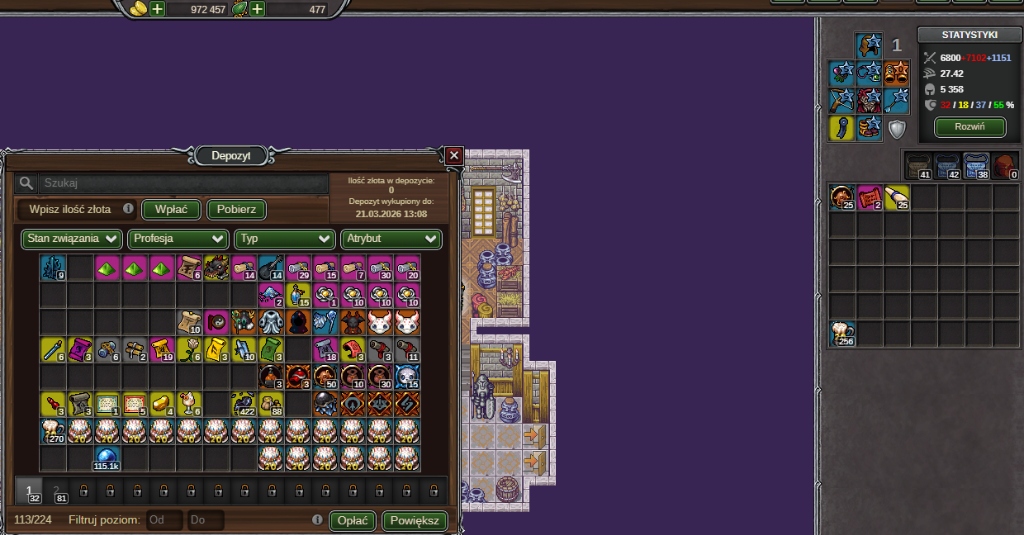
Task: Switch to deposit tab 2
Action: [x=57, y=491]
